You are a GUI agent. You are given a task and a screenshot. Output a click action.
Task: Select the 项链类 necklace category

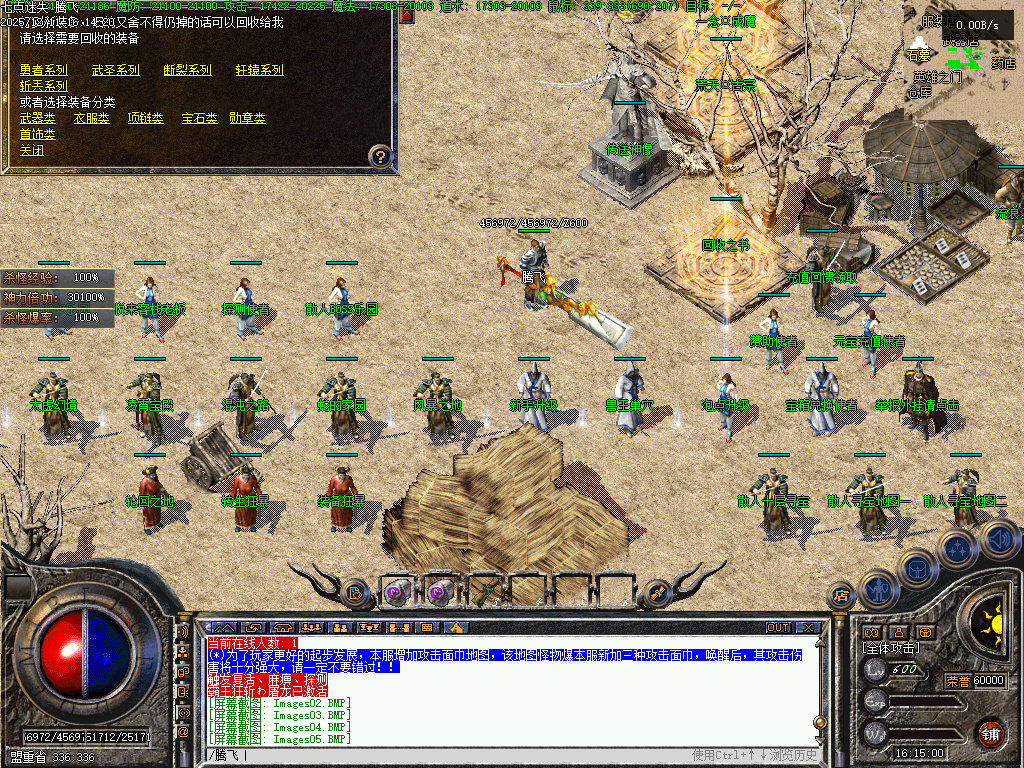(145, 118)
